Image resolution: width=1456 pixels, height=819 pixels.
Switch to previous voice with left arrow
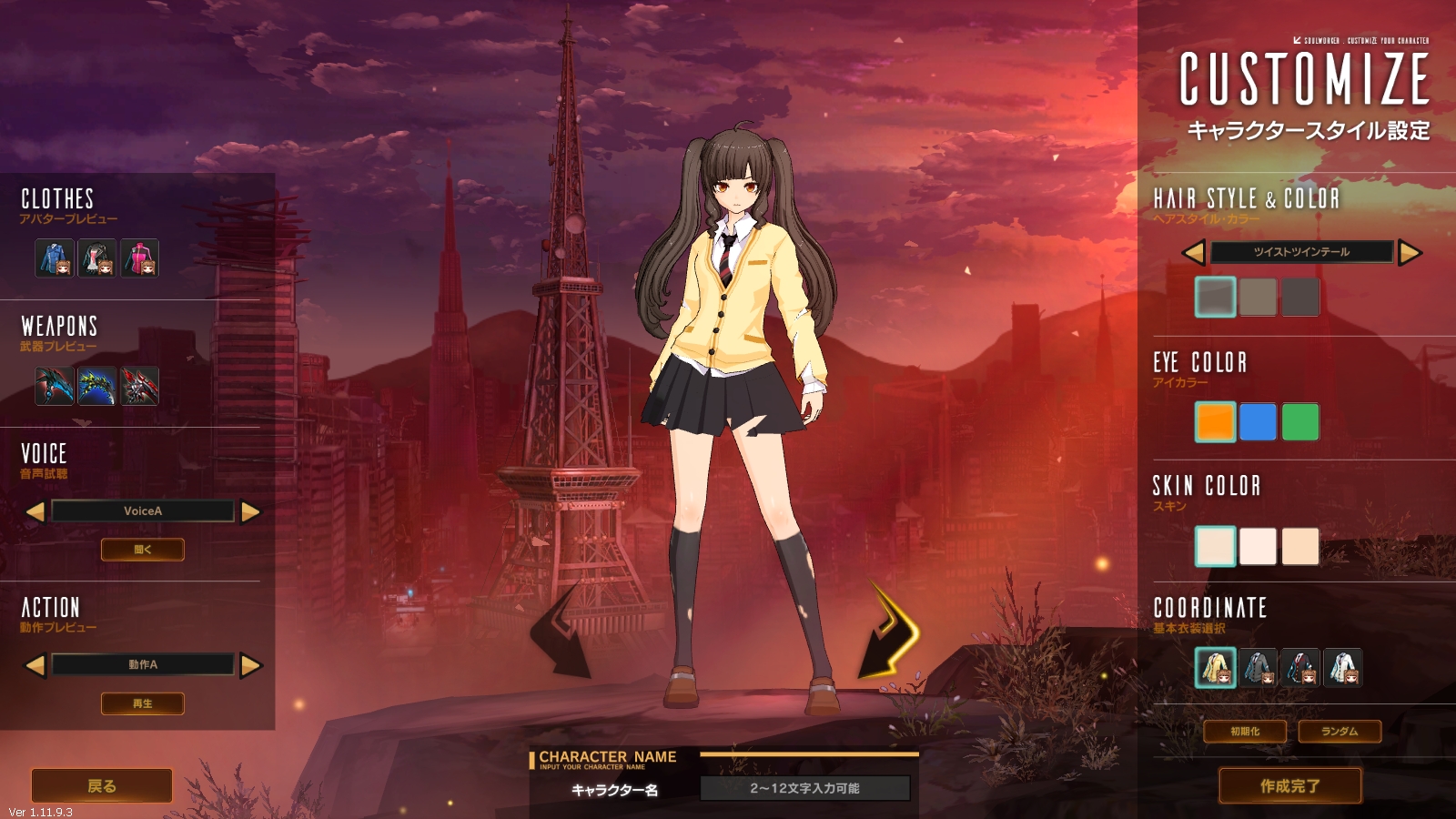[x=34, y=511]
